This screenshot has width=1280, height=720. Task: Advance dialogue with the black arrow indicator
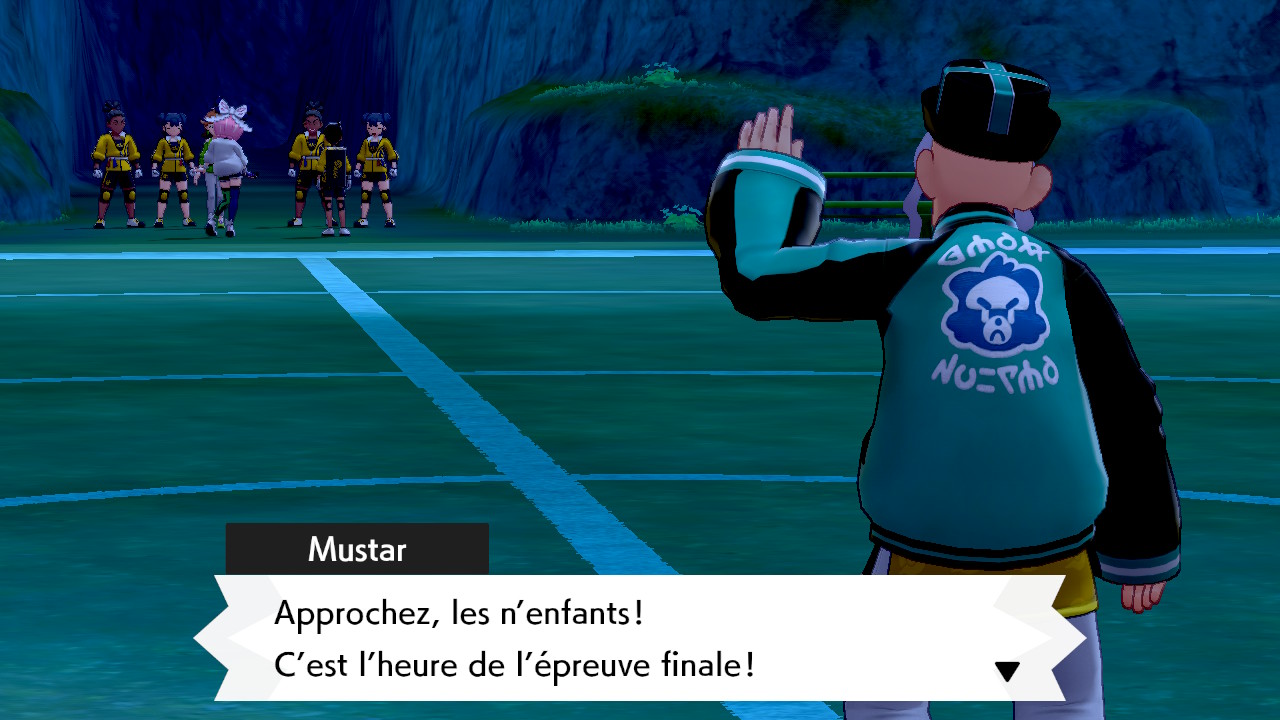tap(1007, 671)
